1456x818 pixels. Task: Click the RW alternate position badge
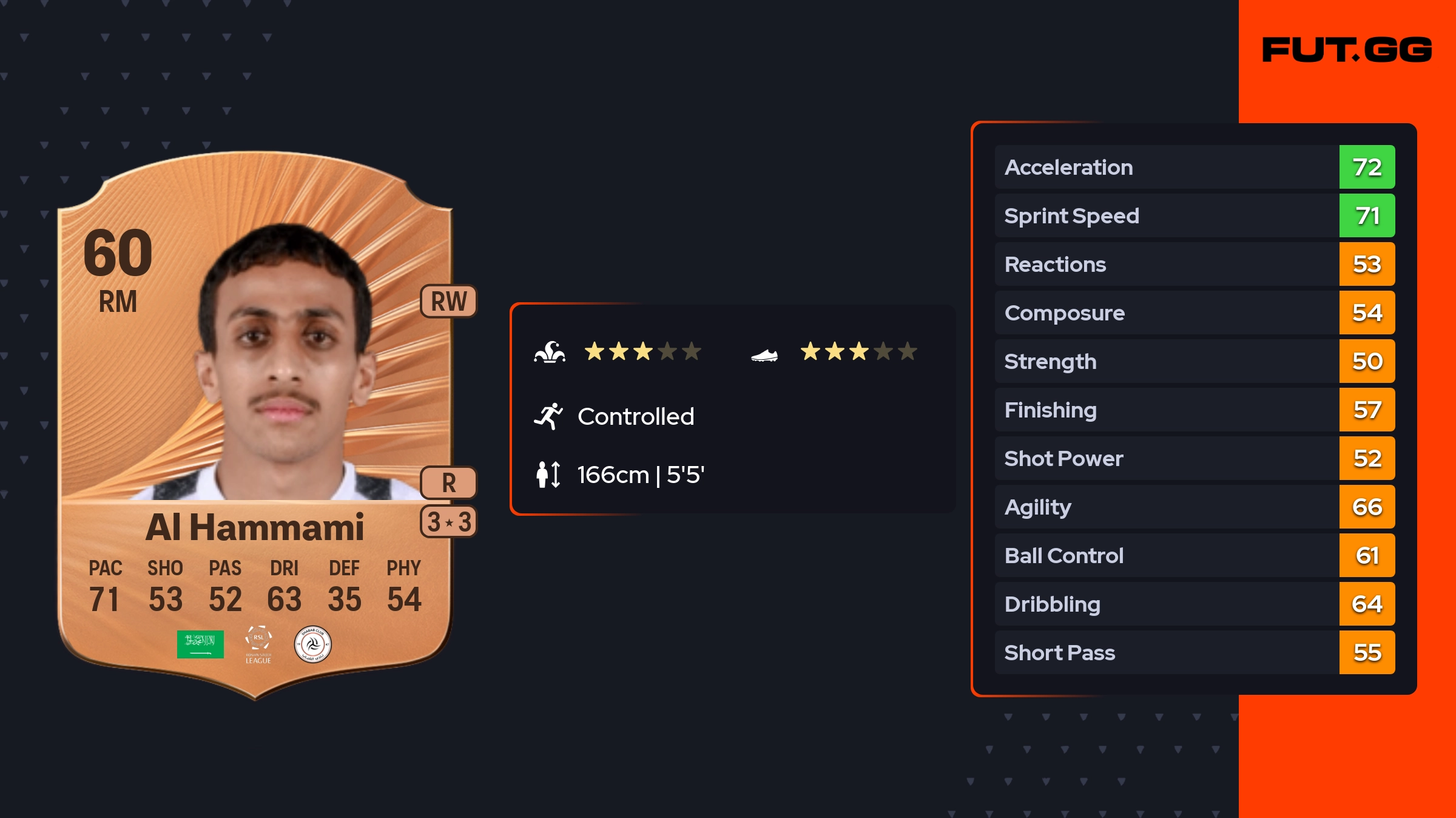click(449, 301)
